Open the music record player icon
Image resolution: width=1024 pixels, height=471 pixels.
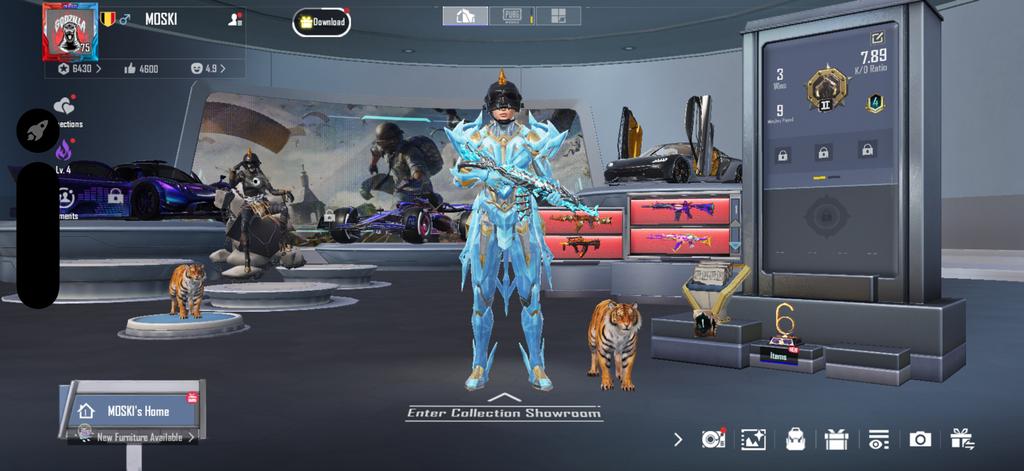713,438
